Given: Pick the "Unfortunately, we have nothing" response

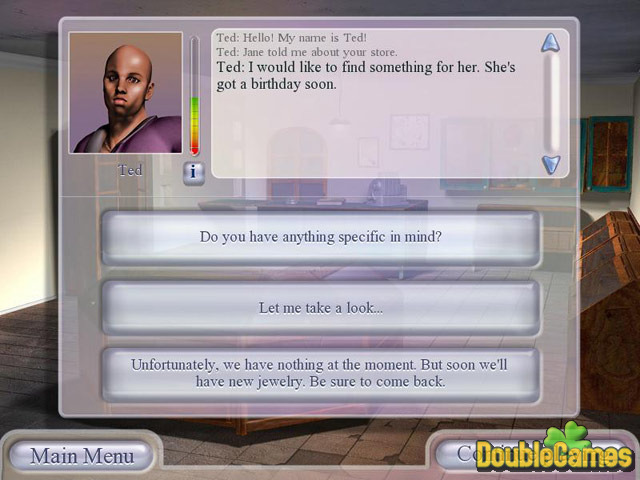Looking at the screenshot, I should pos(321,373).
